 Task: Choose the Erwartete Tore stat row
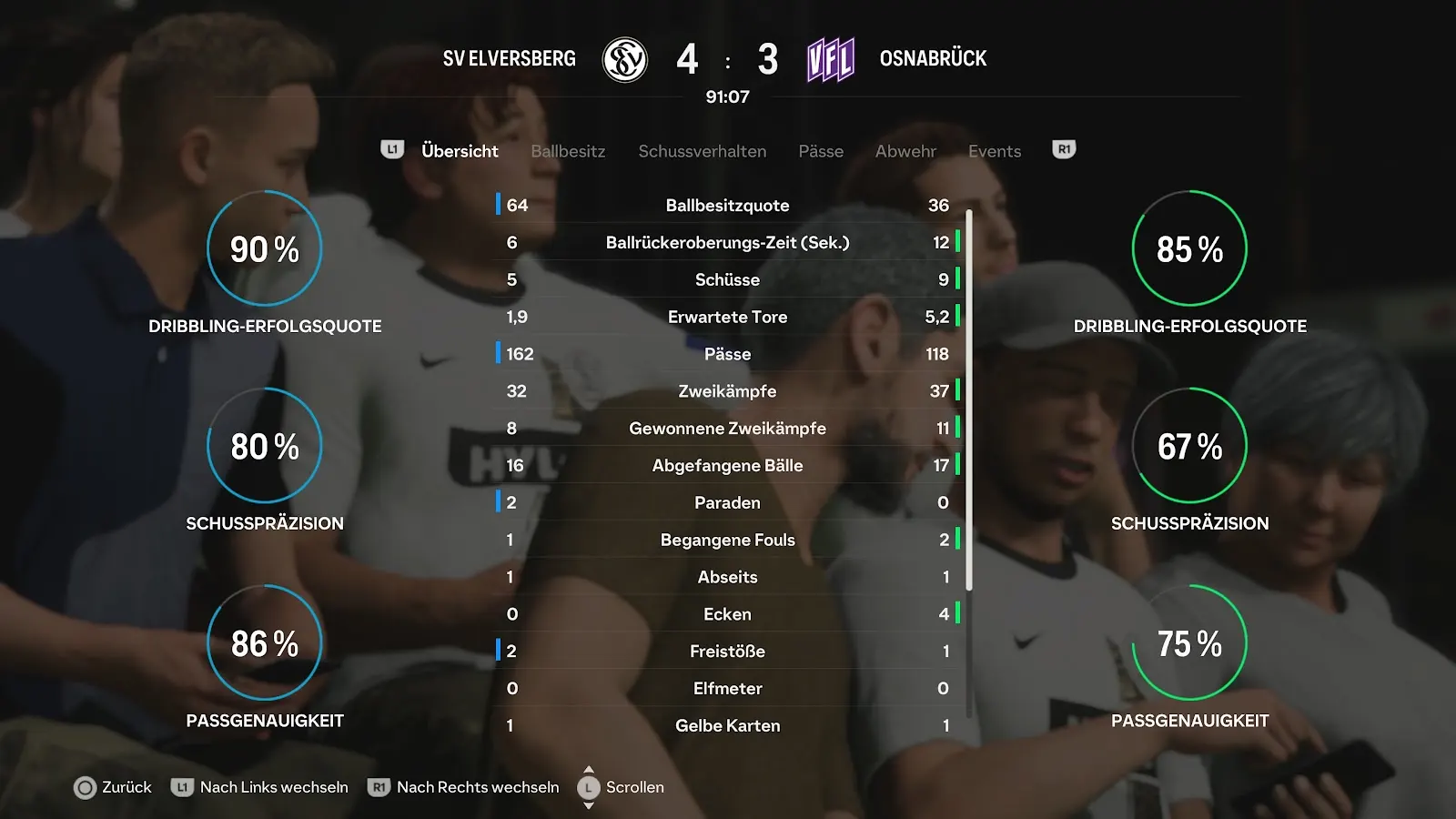click(x=727, y=317)
